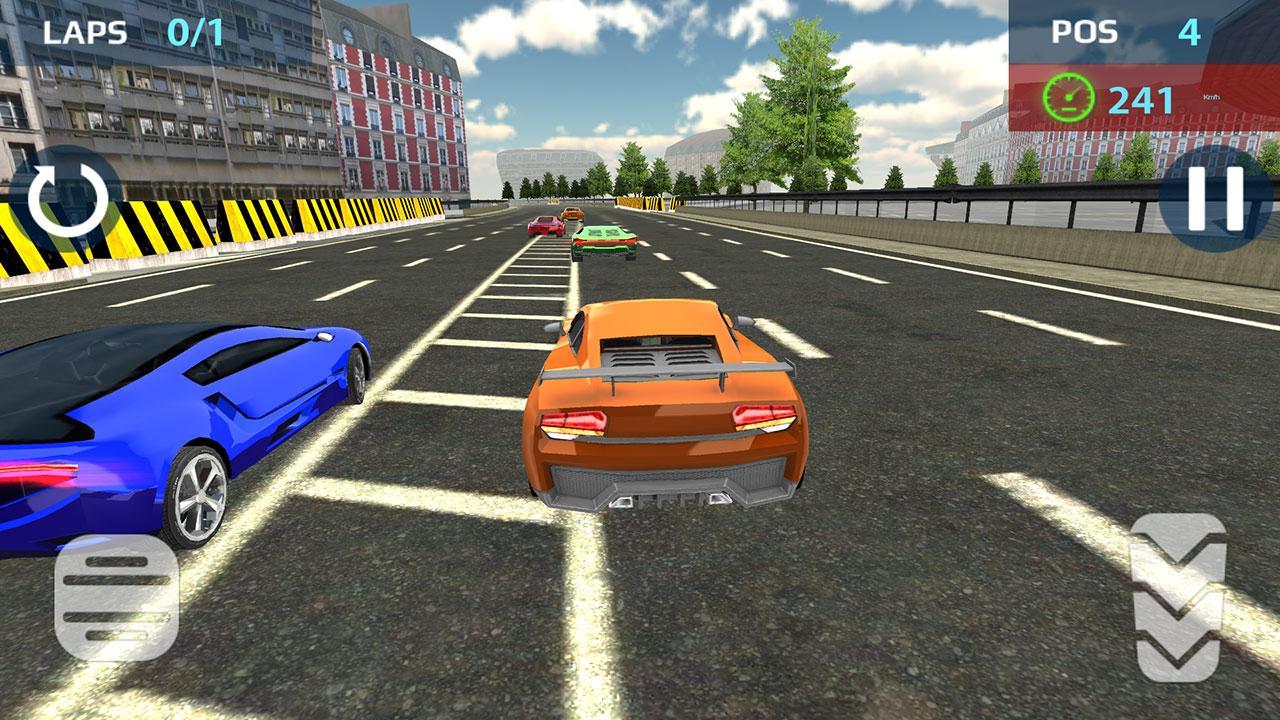Click the green speedometer gauge icon
1280x720 pixels.
click(x=1069, y=96)
